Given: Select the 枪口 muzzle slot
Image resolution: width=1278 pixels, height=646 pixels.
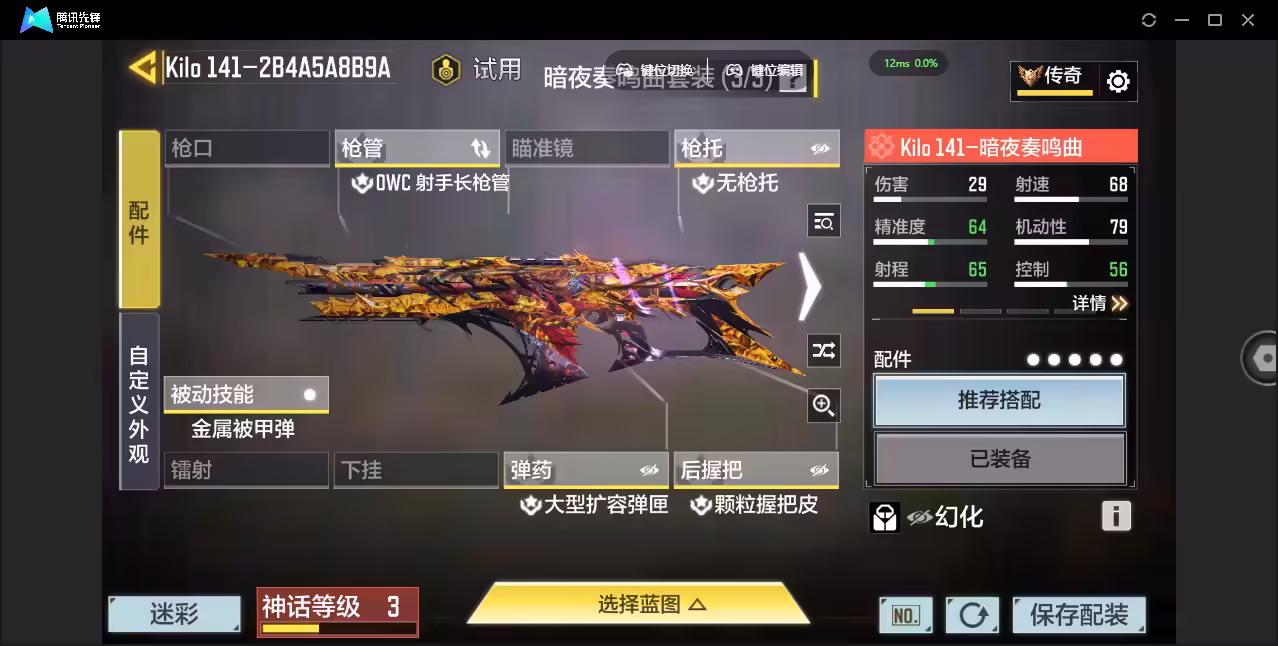Looking at the screenshot, I should (x=246, y=148).
